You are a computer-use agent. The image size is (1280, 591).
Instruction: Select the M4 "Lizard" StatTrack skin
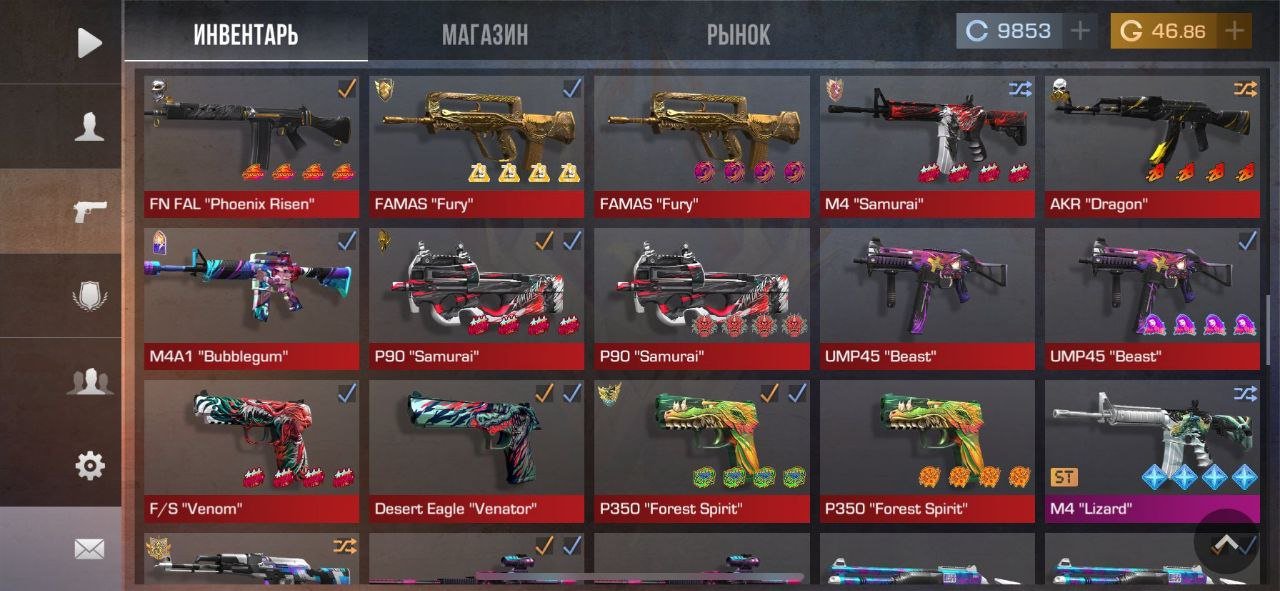1152,451
